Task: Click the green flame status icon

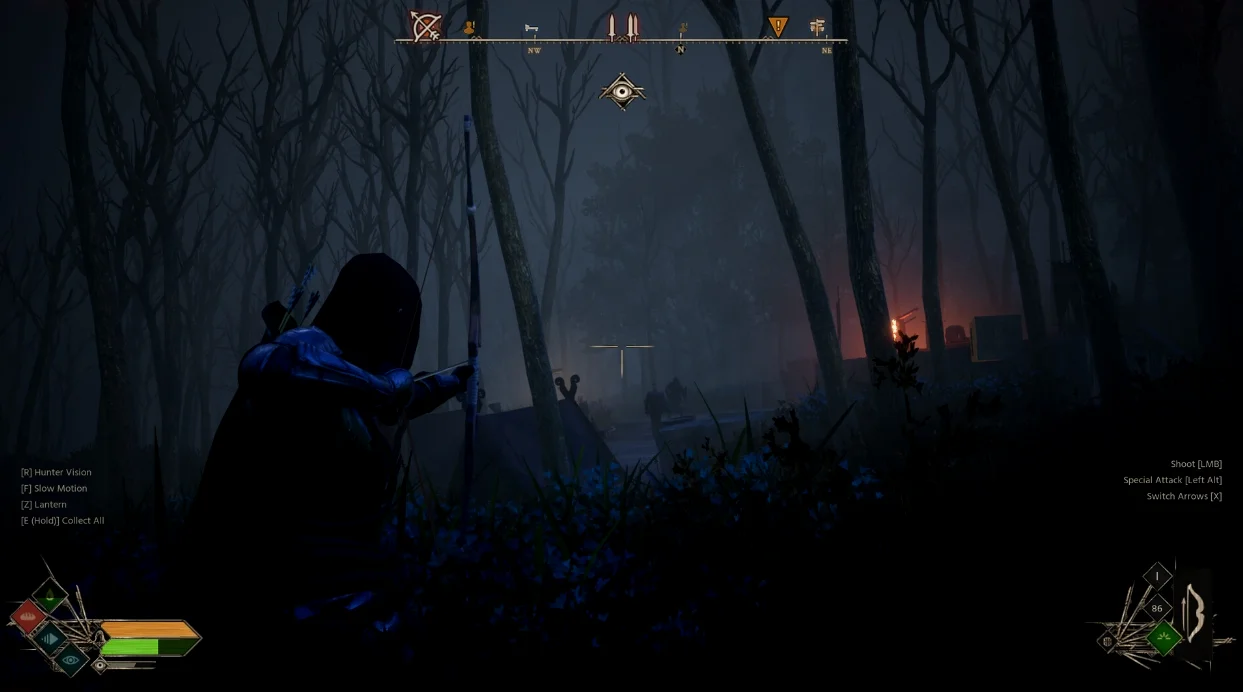Action: [49, 597]
